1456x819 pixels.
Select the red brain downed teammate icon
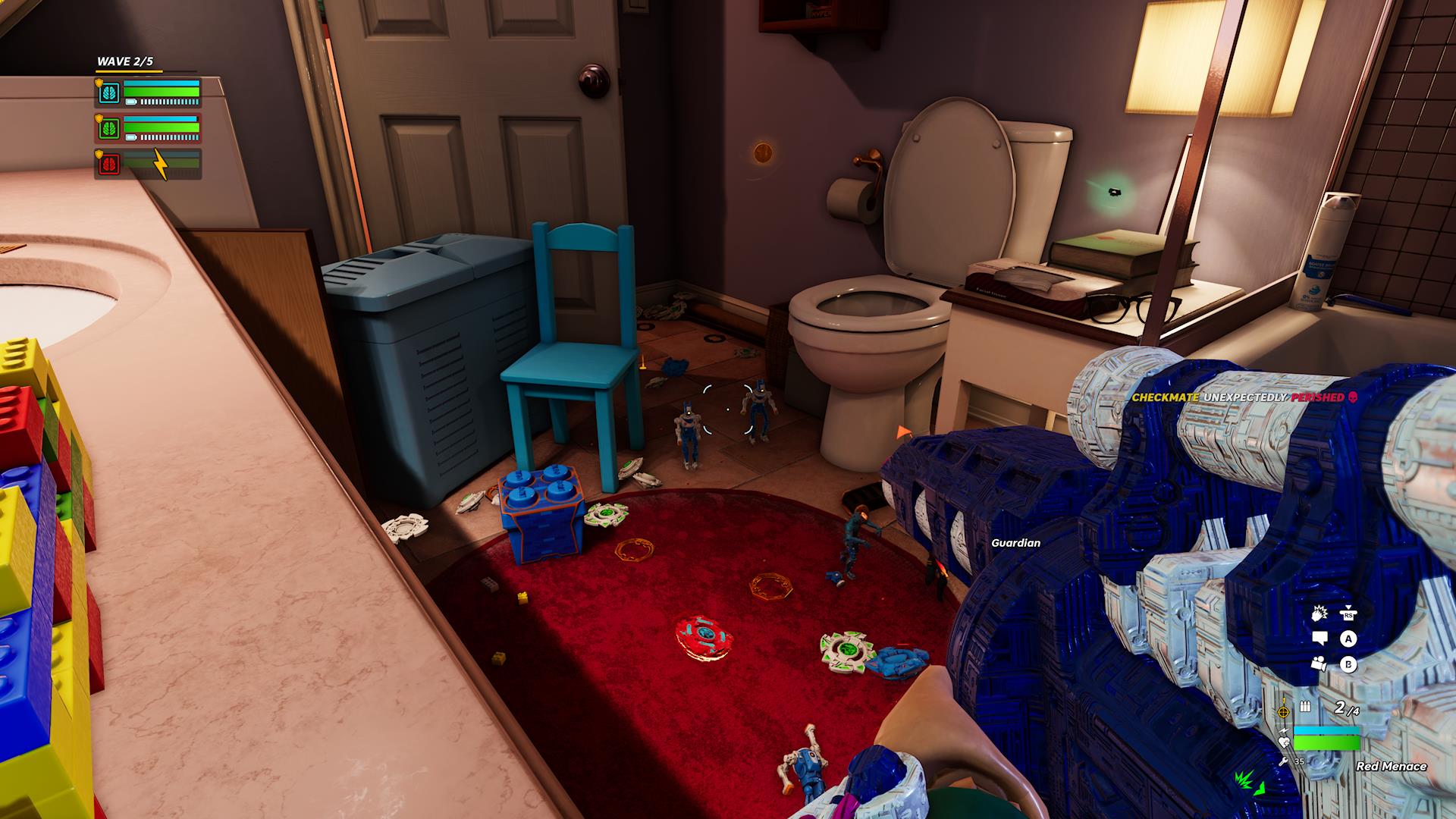click(109, 163)
